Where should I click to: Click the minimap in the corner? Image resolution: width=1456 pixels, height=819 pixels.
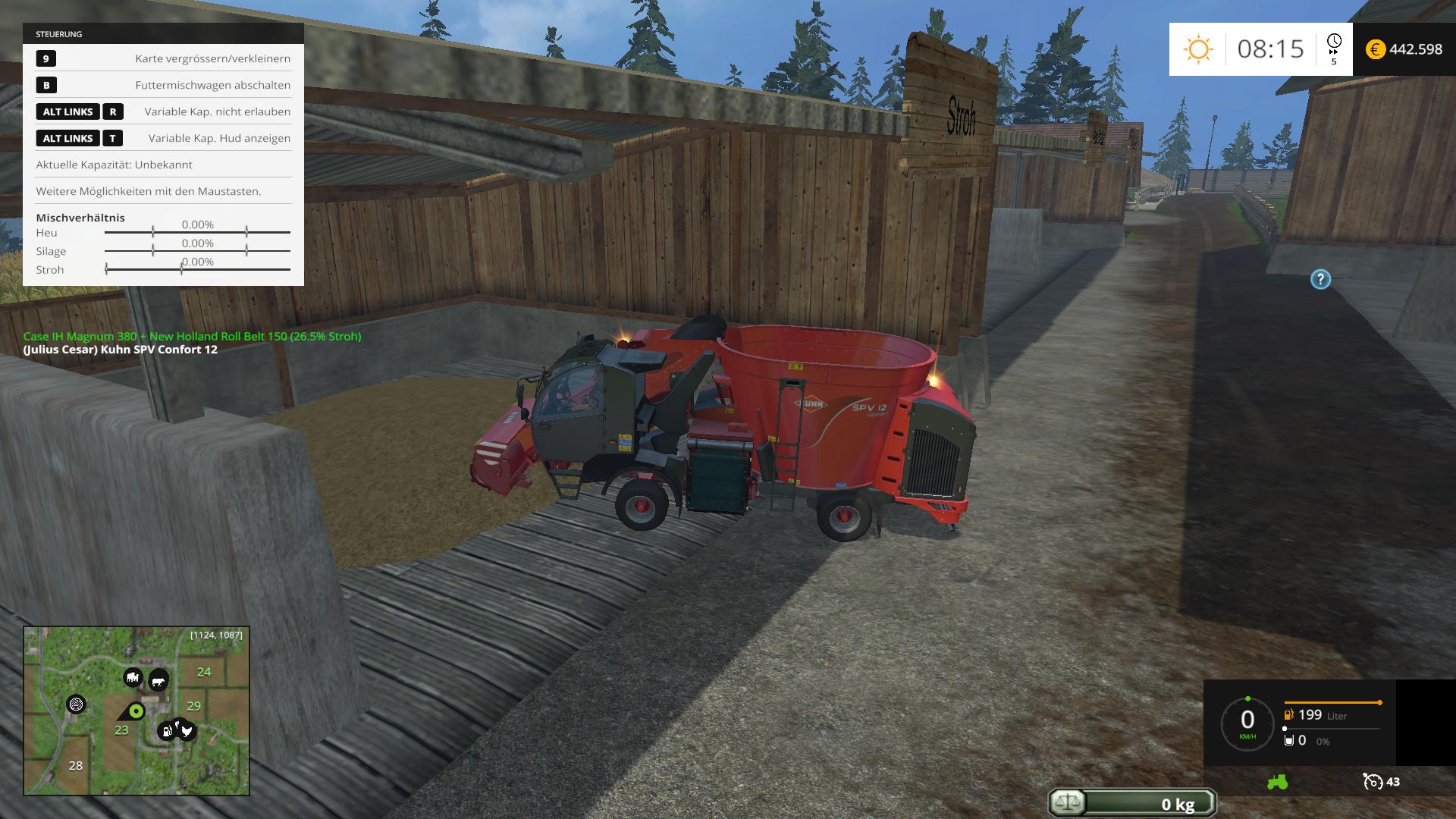pos(136,711)
